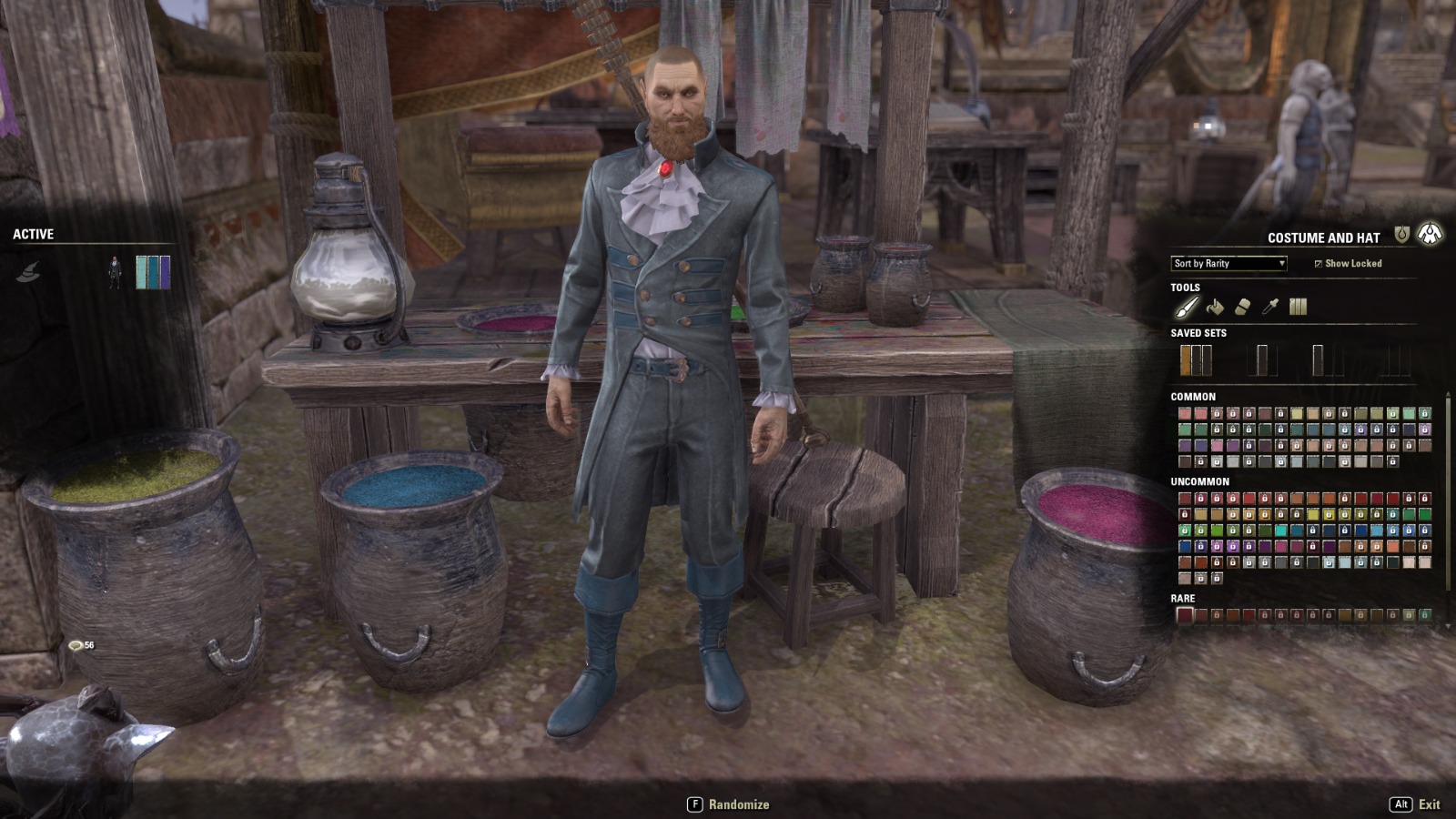
Task: Select the active costume thumbnail
Action: (115, 272)
